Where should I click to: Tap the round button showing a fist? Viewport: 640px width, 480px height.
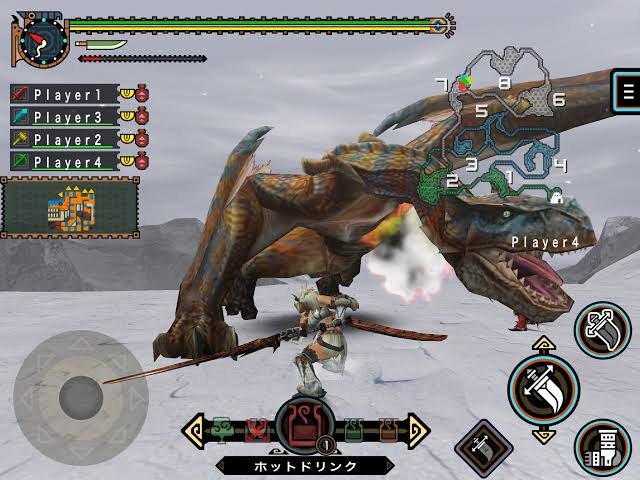tap(602, 447)
